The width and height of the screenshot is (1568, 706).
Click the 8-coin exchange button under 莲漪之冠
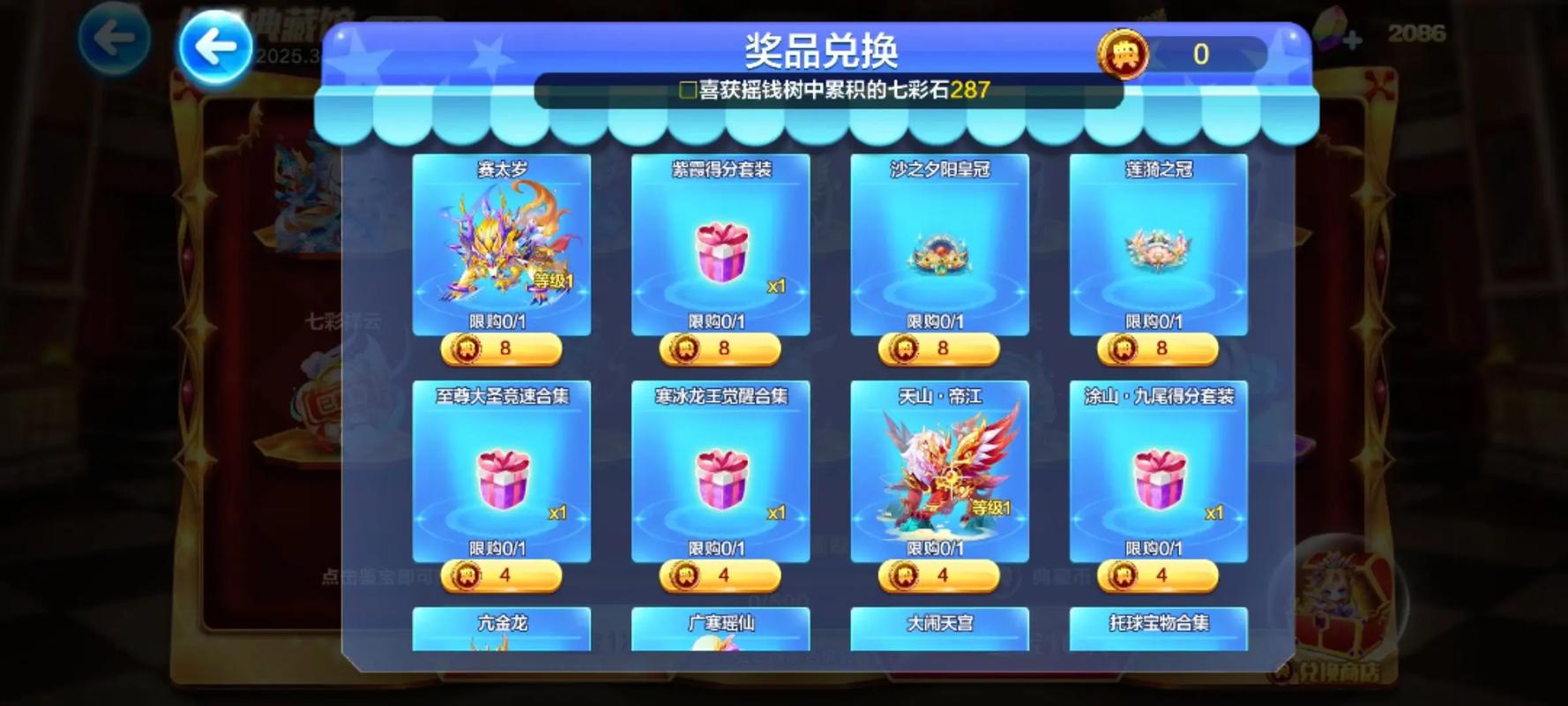1159,349
